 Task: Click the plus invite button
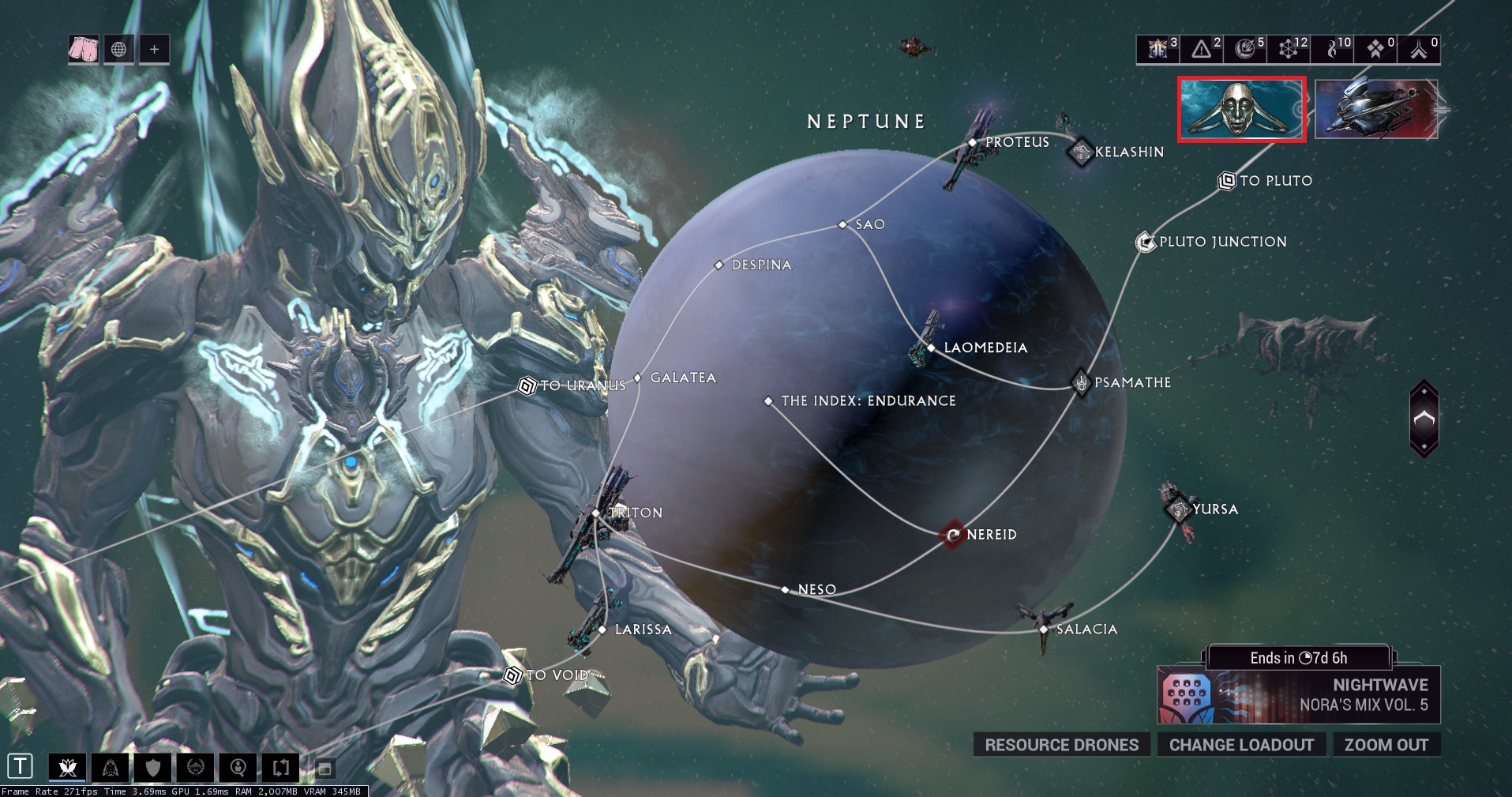tap(154, 49)
